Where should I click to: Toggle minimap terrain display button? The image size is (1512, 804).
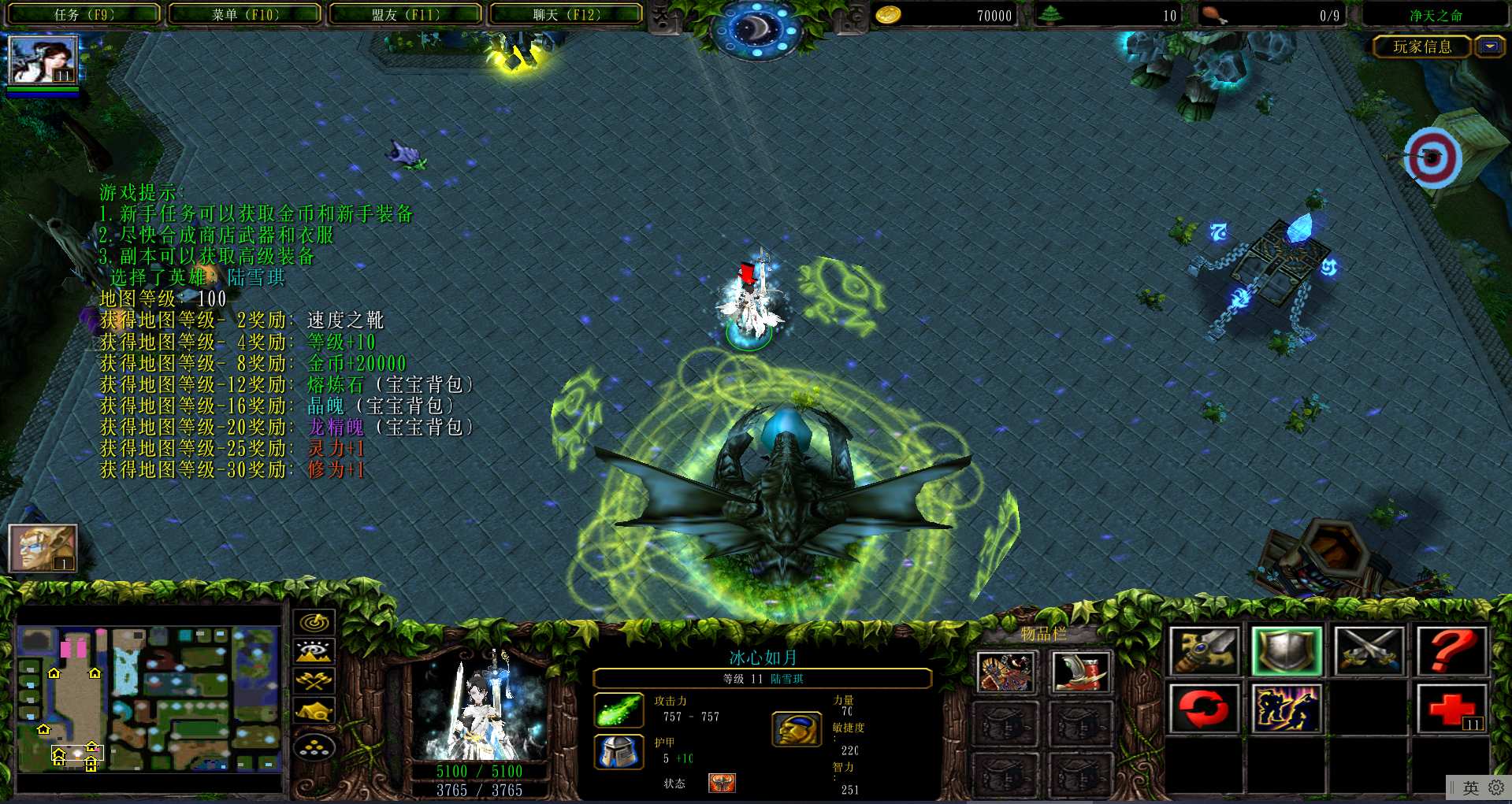pyautogui.click(x=314, y=651)
